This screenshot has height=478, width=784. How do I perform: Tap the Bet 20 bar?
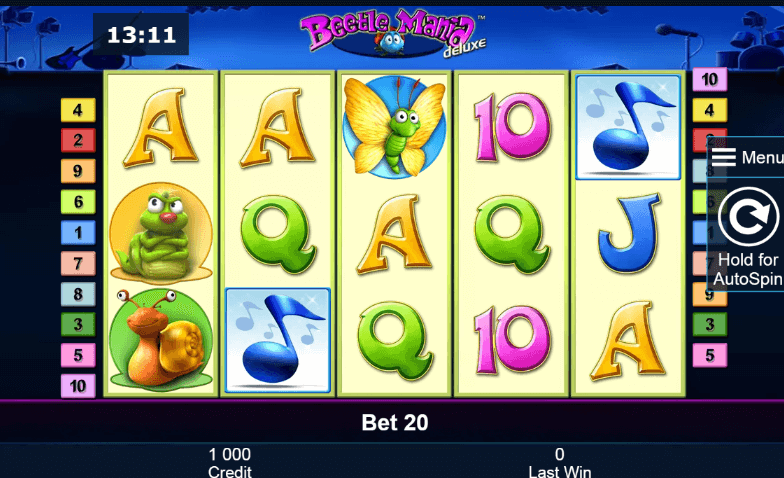[393, 423]
